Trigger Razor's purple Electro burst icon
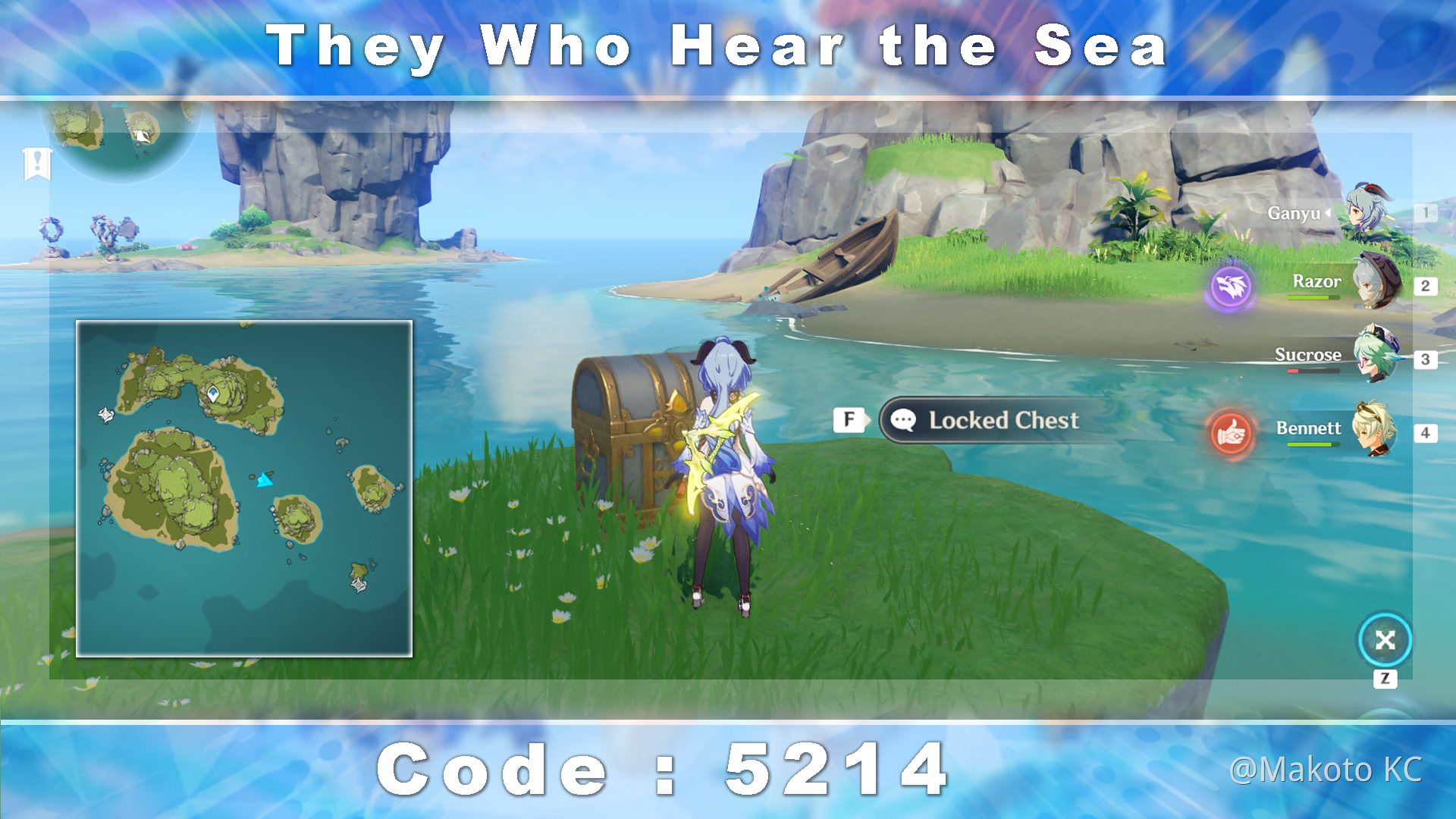Viewport: 1456px width, 819px height. click(1232, 287)
